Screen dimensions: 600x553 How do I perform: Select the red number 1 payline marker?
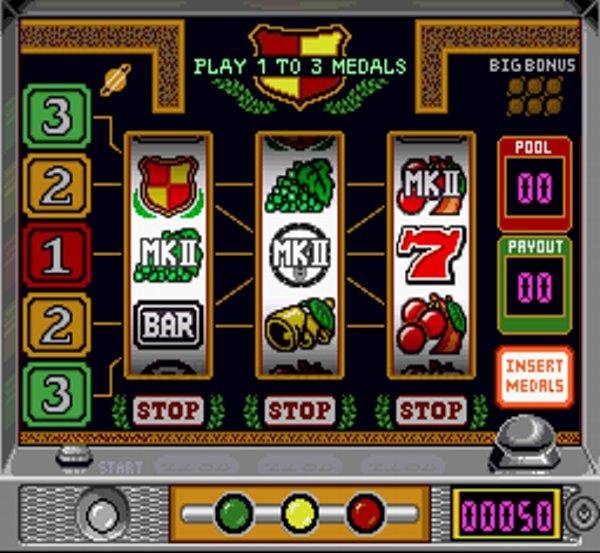pyautogui.click(x=57, y=256)
